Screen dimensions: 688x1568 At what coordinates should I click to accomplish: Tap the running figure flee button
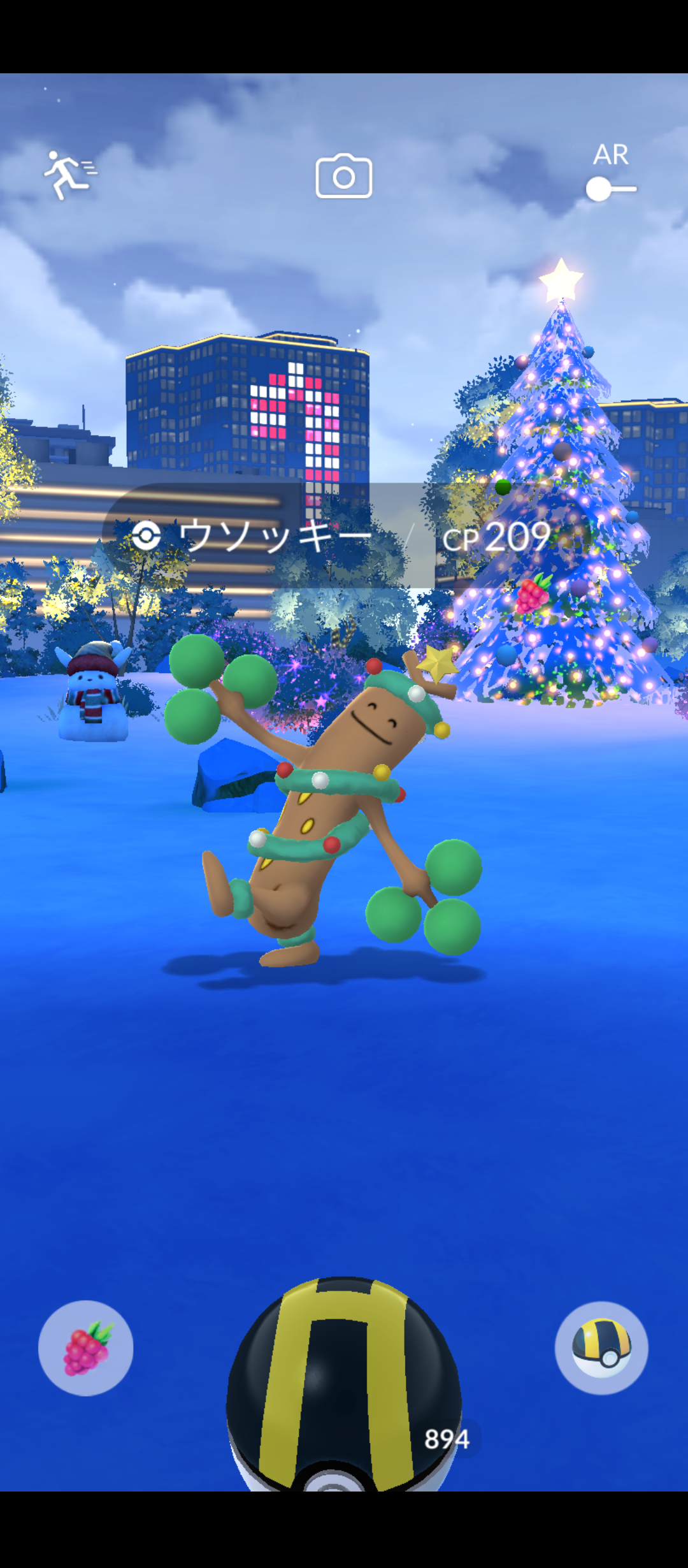click(68, 175)
